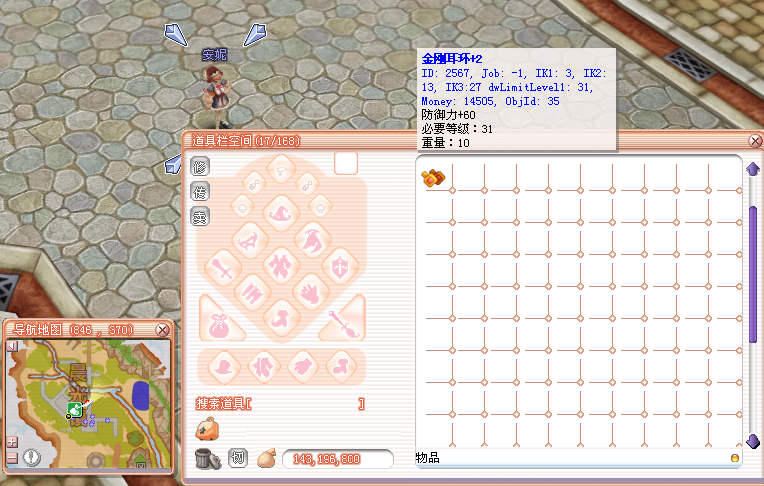Select the shield equipment slot
The height and width of the screenshot is (486, 764).
340,267
